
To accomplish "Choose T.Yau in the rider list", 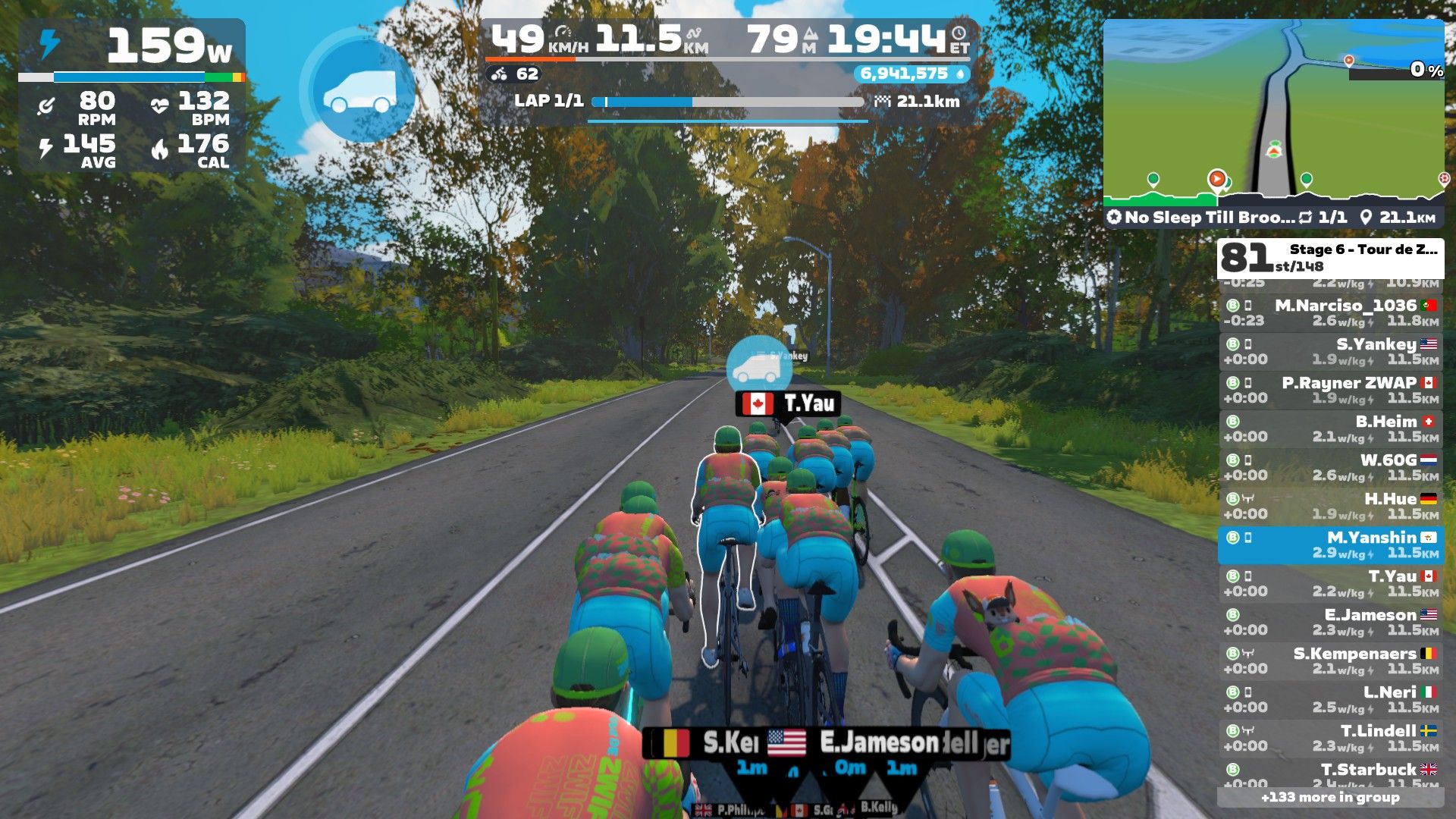I will click(1331, 583).
